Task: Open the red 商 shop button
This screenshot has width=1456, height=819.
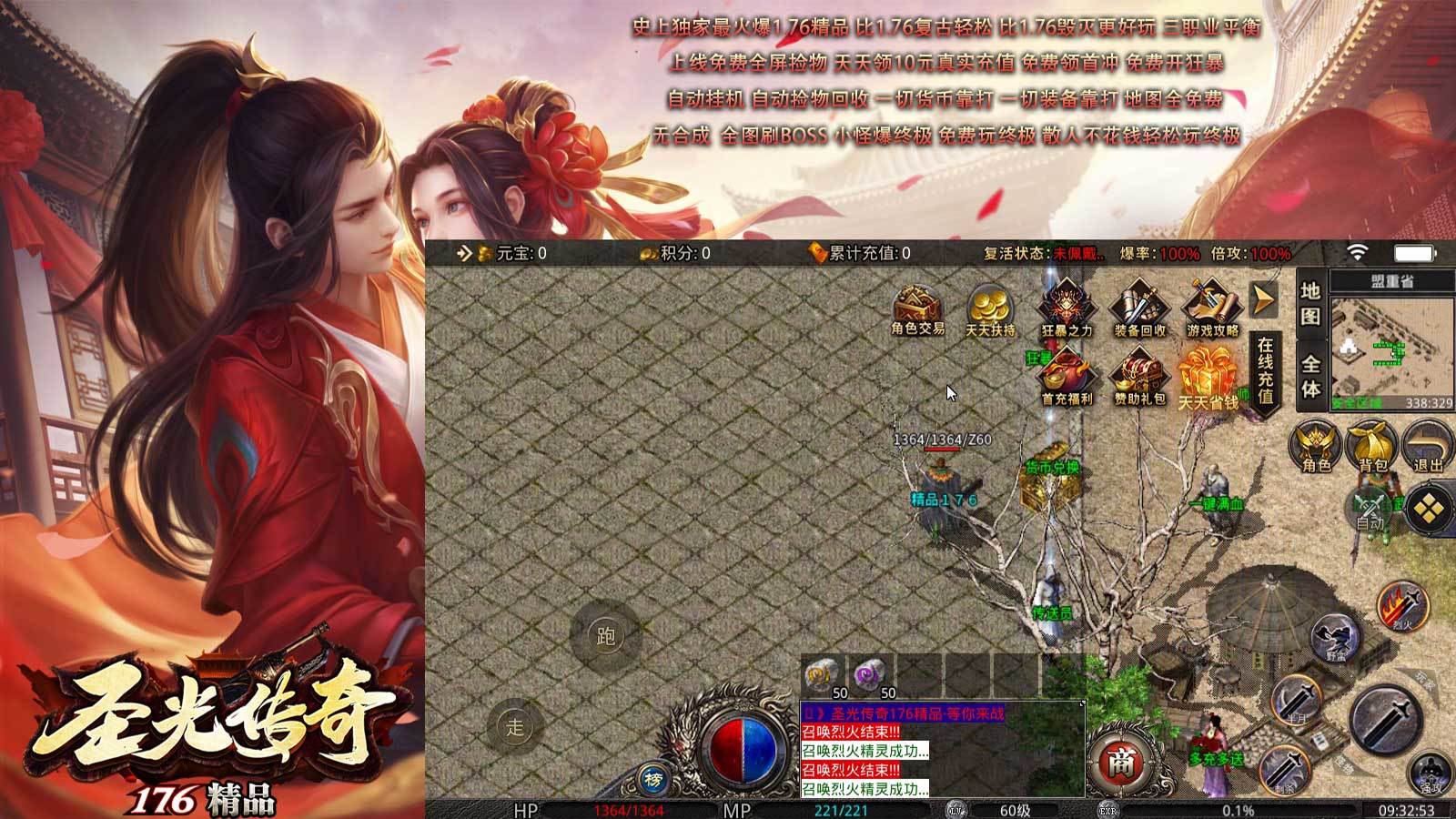Action: tap(1120, 763)
